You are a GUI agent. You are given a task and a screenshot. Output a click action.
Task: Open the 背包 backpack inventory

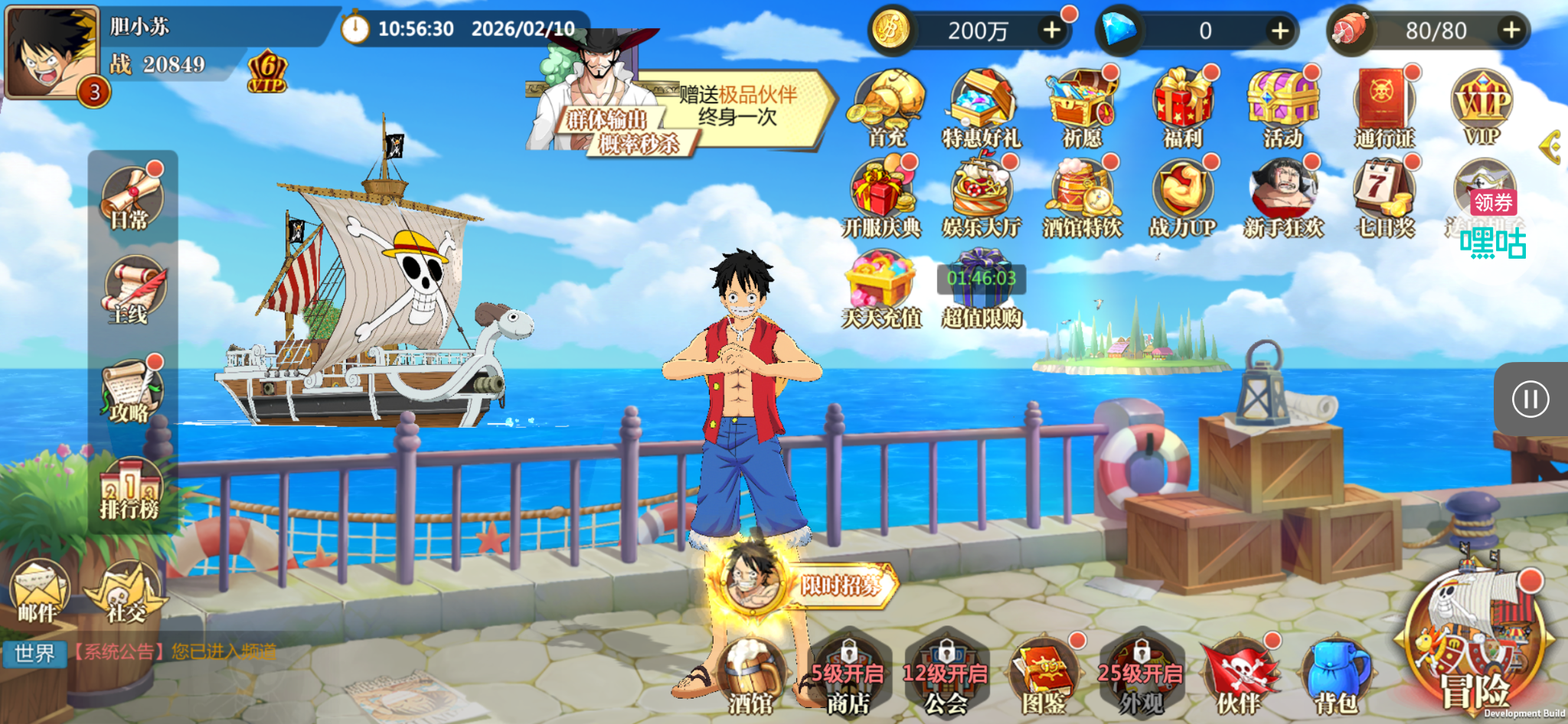pos(1336,678)
